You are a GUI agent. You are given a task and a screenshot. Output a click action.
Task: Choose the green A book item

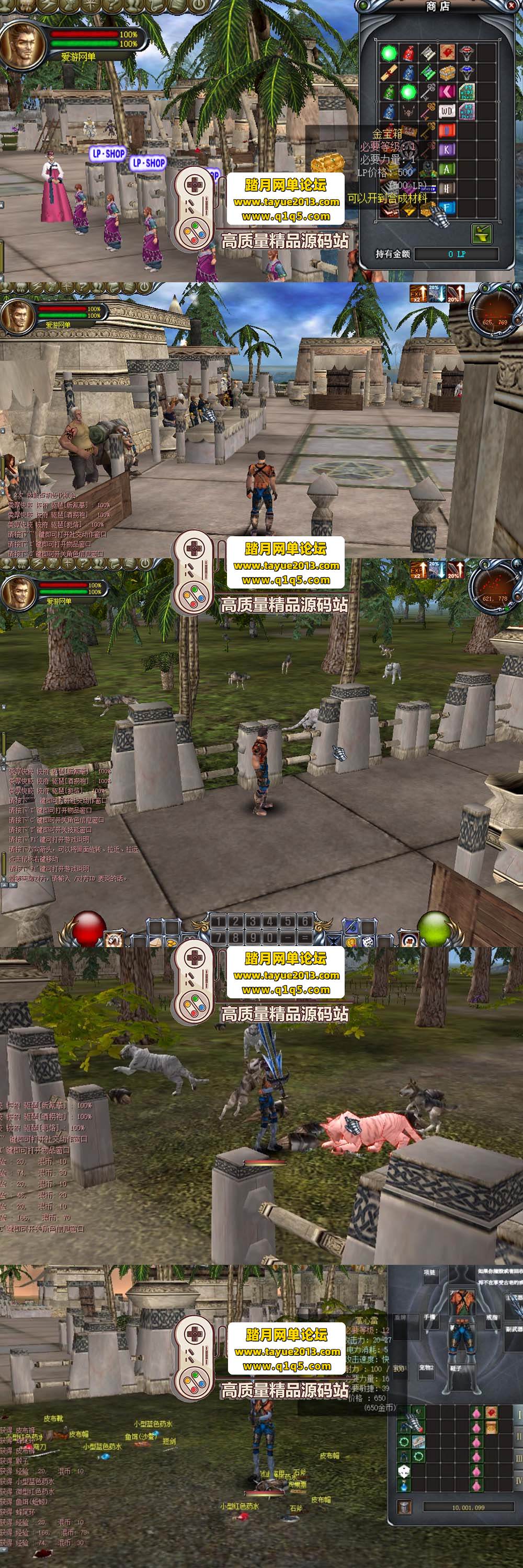coord(447,169)
